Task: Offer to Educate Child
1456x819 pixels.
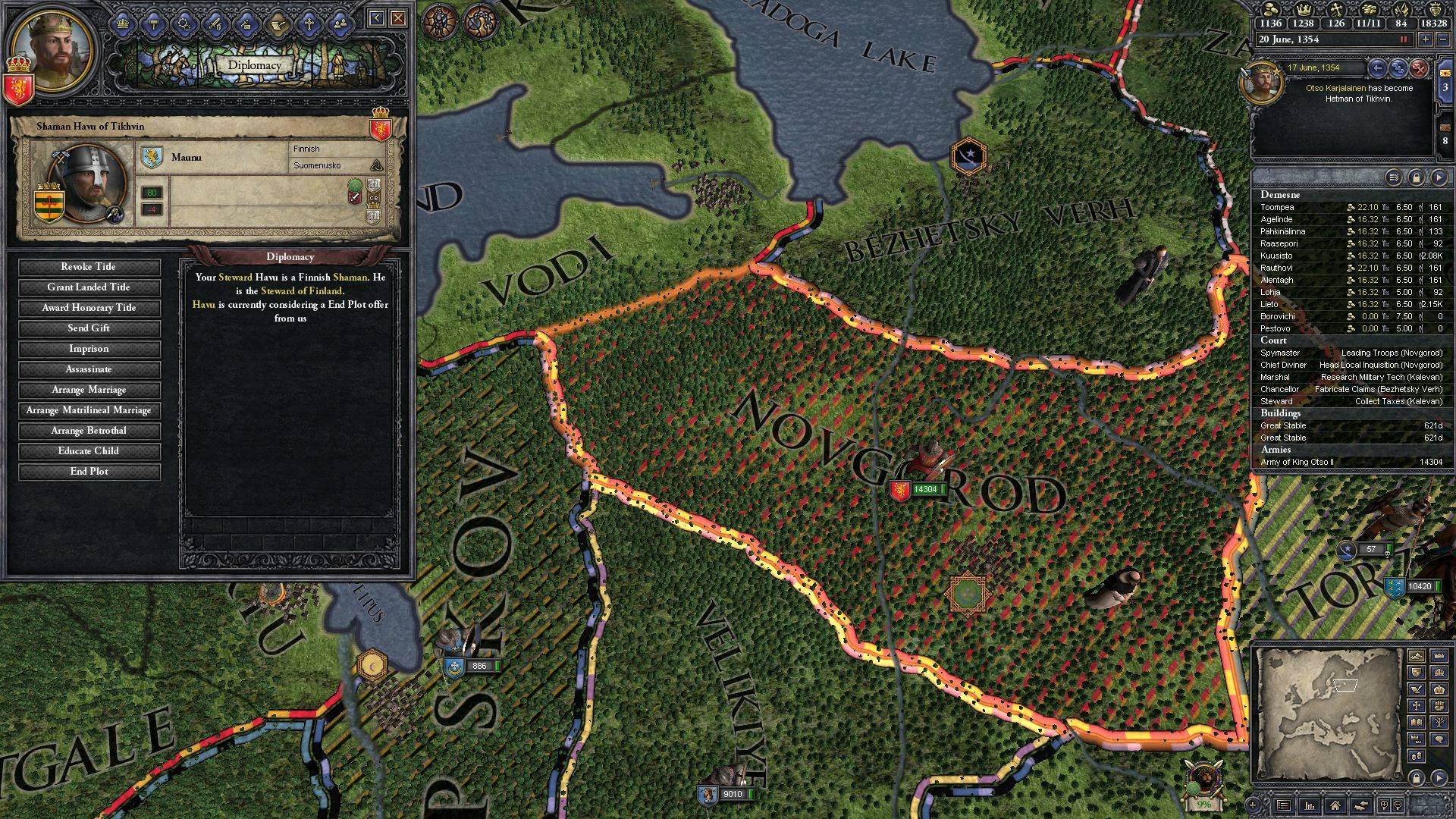Action: point(89,451)
